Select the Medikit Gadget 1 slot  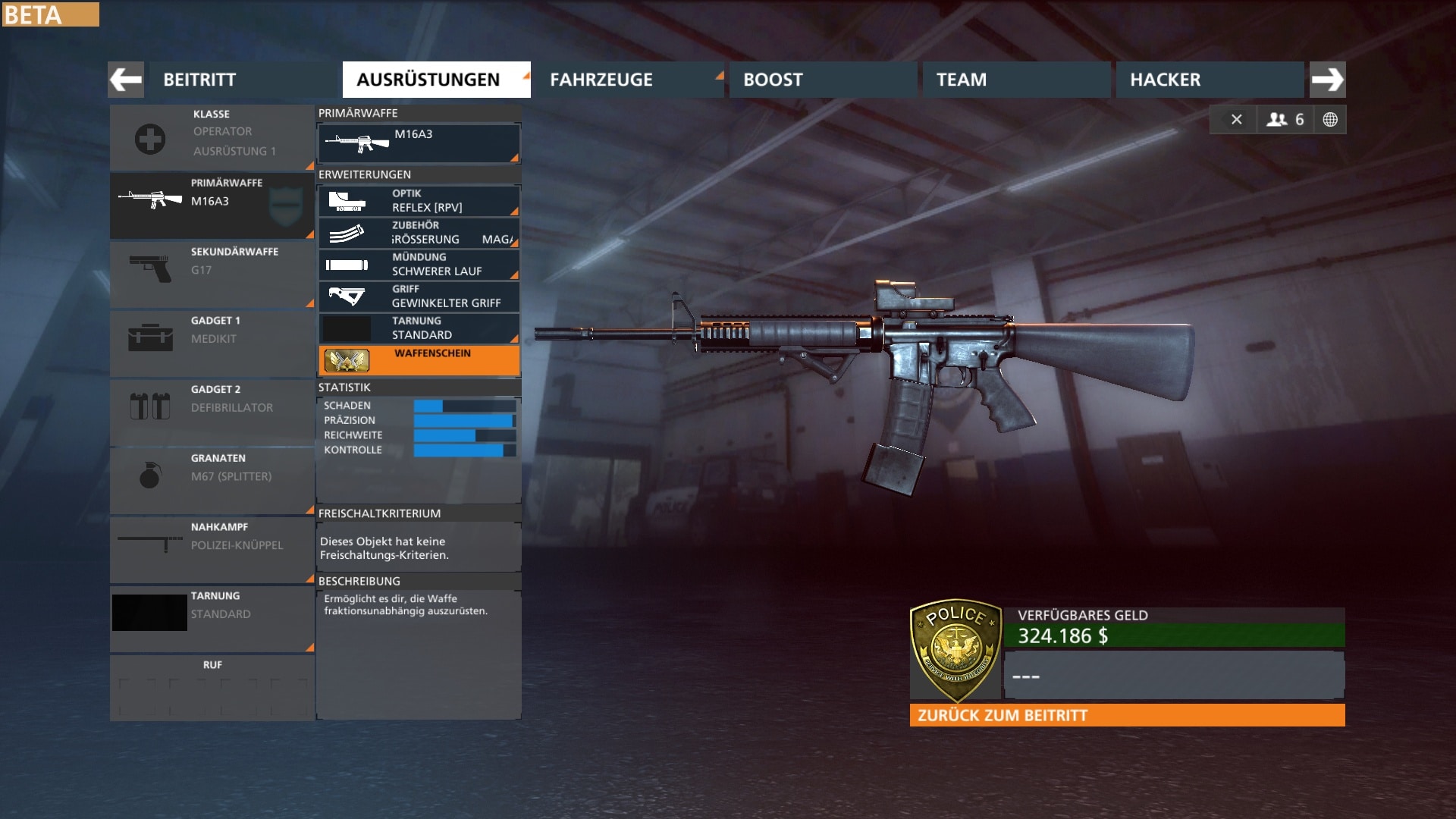coord(212,343)
